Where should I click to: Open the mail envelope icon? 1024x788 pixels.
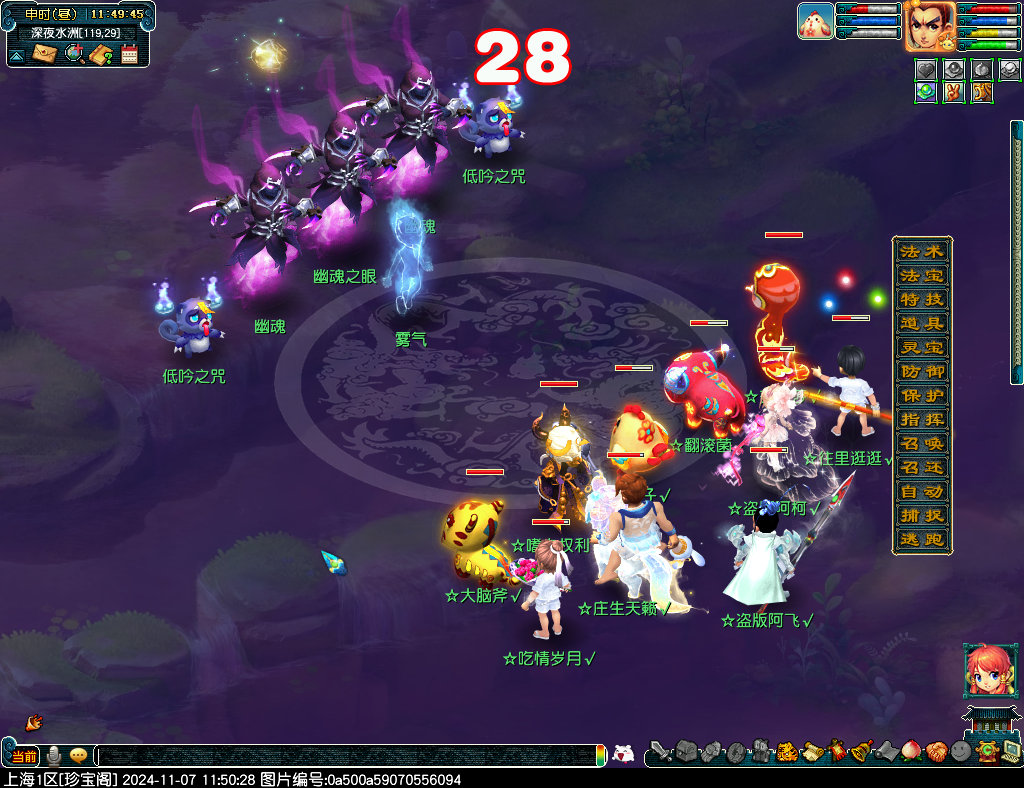pyautogui.click(x=45, y=54)
